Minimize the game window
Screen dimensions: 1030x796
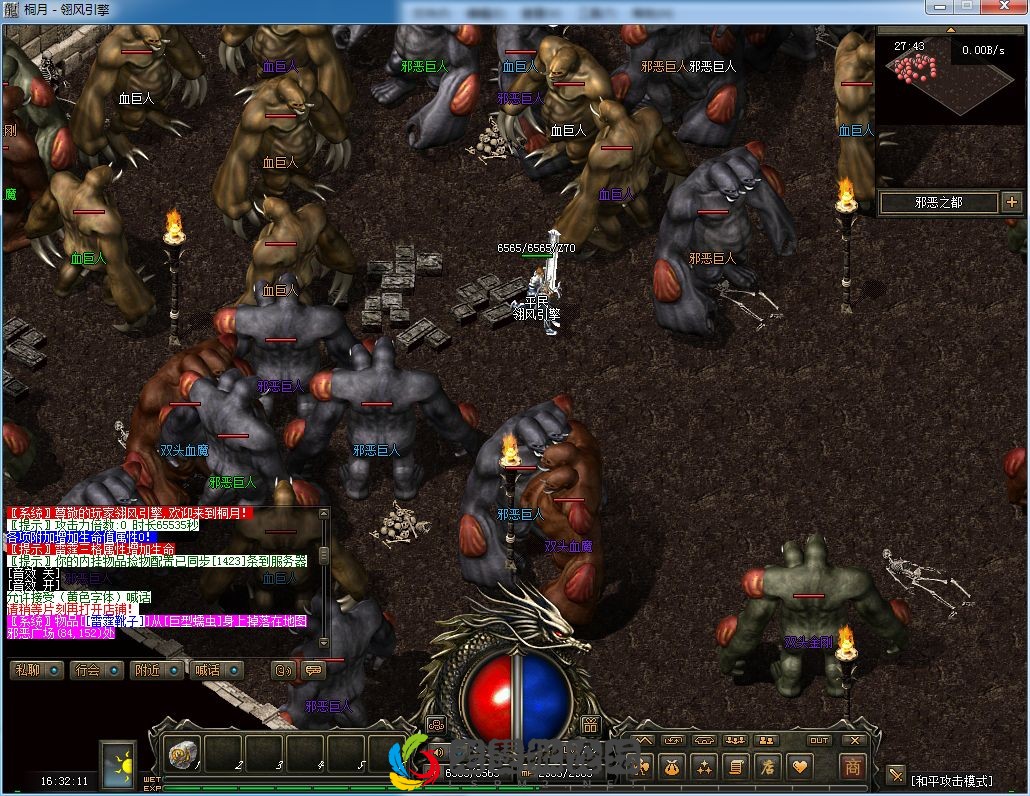941,8
